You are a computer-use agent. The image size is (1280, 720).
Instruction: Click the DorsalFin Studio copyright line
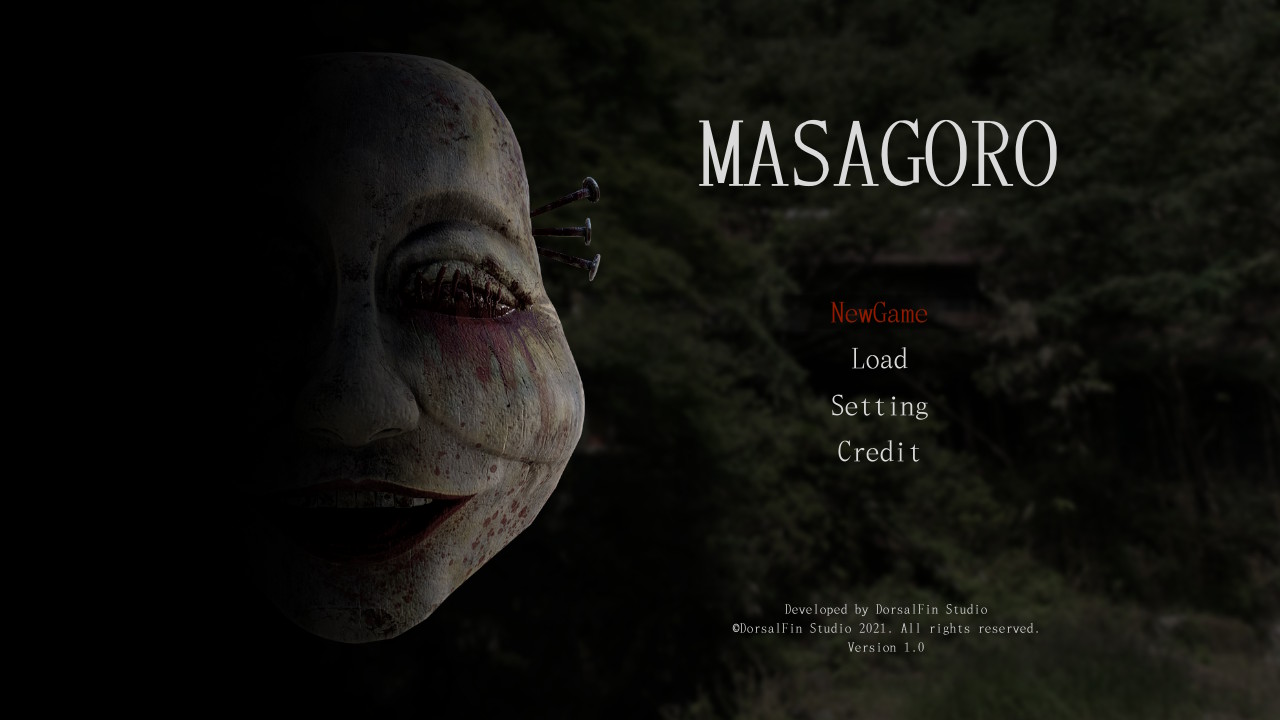(886, 629)
